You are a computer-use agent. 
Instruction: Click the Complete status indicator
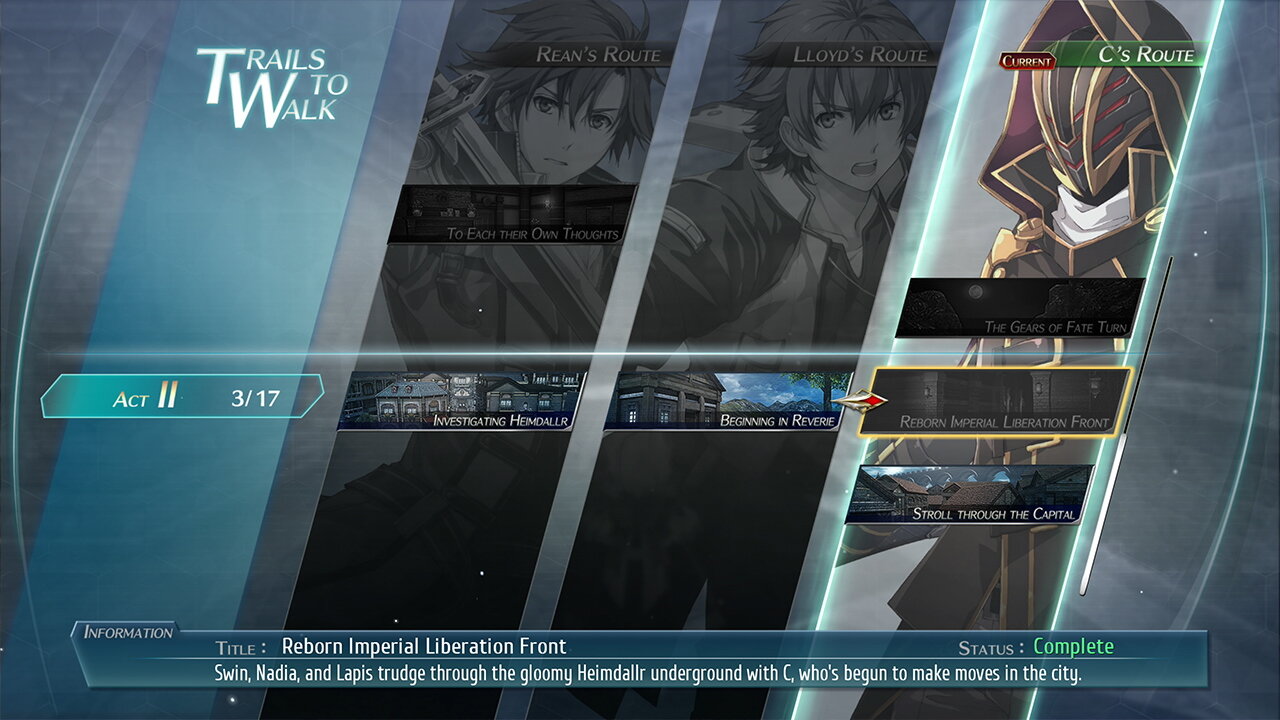[1072, 646]
